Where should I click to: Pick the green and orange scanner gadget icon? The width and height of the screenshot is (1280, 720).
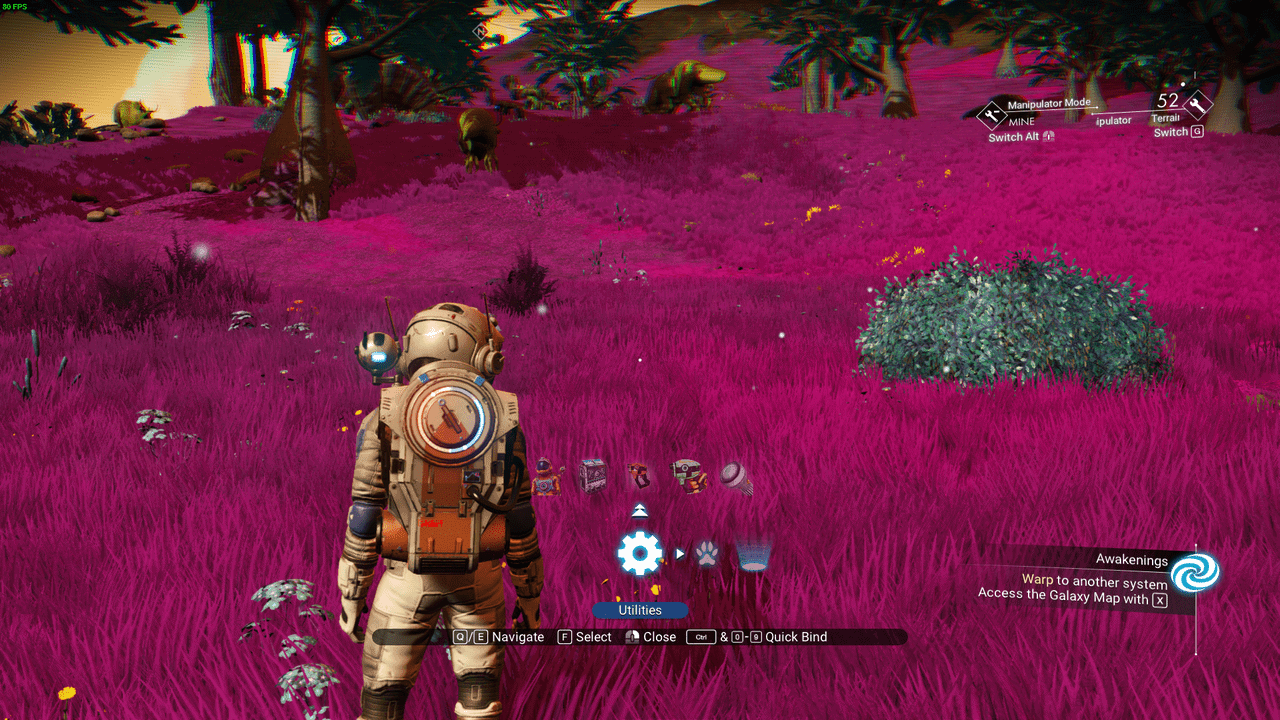click(687, 475)
